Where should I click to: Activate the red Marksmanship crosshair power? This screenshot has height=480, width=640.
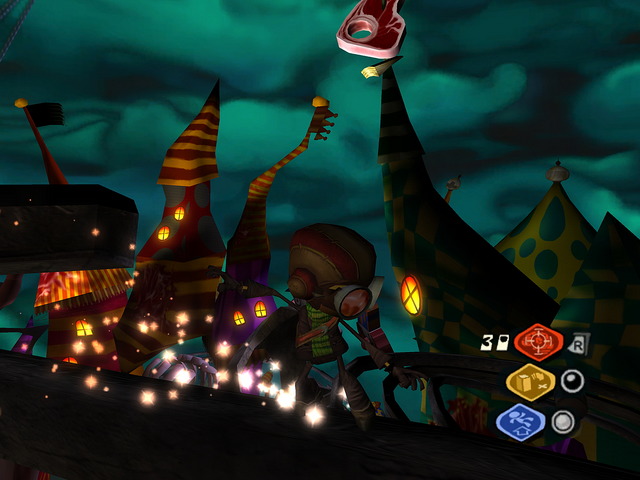click(539, 342)
